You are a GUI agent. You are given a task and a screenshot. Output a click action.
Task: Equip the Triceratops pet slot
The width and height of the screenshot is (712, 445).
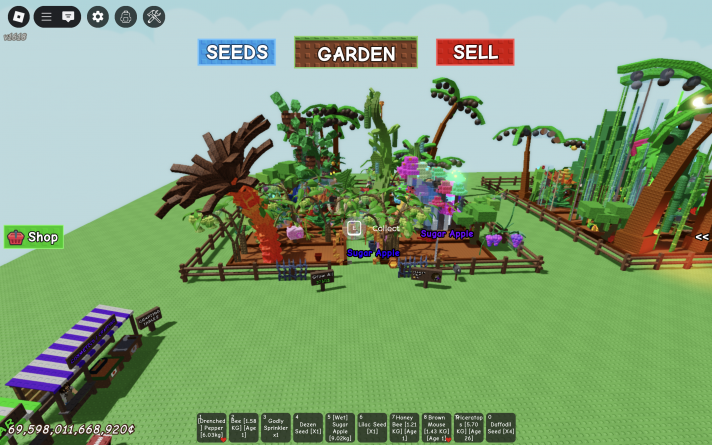click(x=468, y=427)
